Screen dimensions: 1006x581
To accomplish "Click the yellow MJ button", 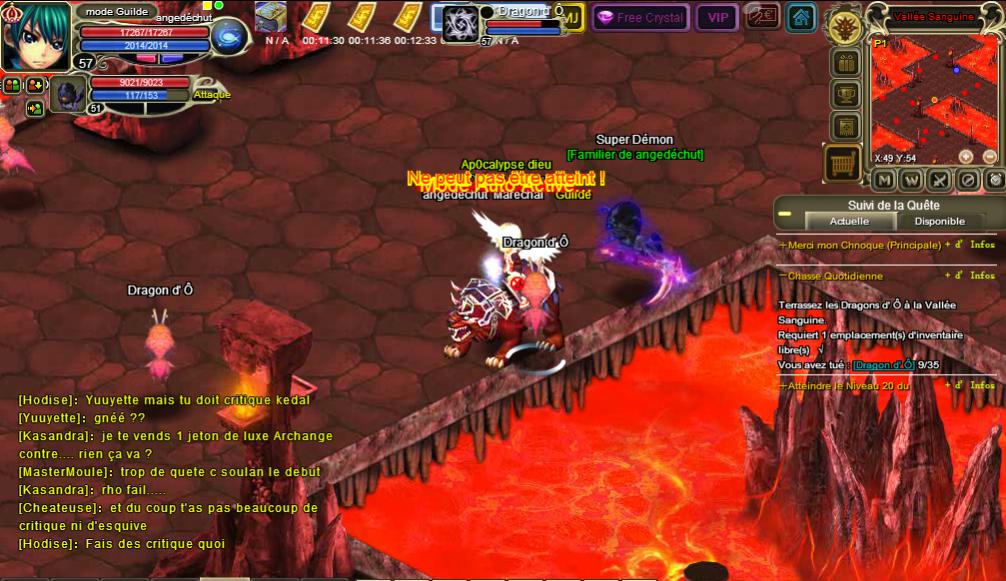I will point(572,17).
